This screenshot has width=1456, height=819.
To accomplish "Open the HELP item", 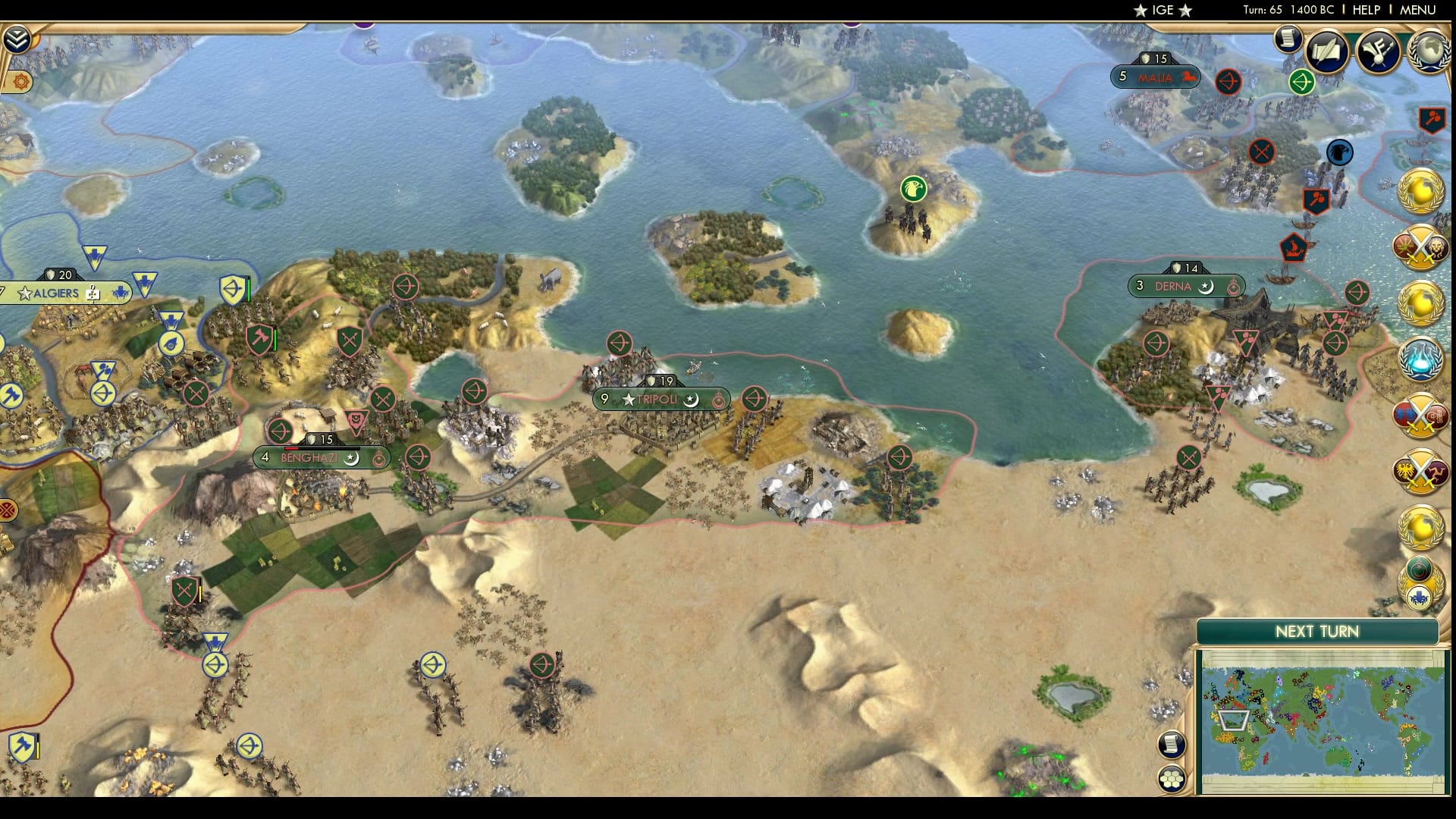I will point(1365,11).
